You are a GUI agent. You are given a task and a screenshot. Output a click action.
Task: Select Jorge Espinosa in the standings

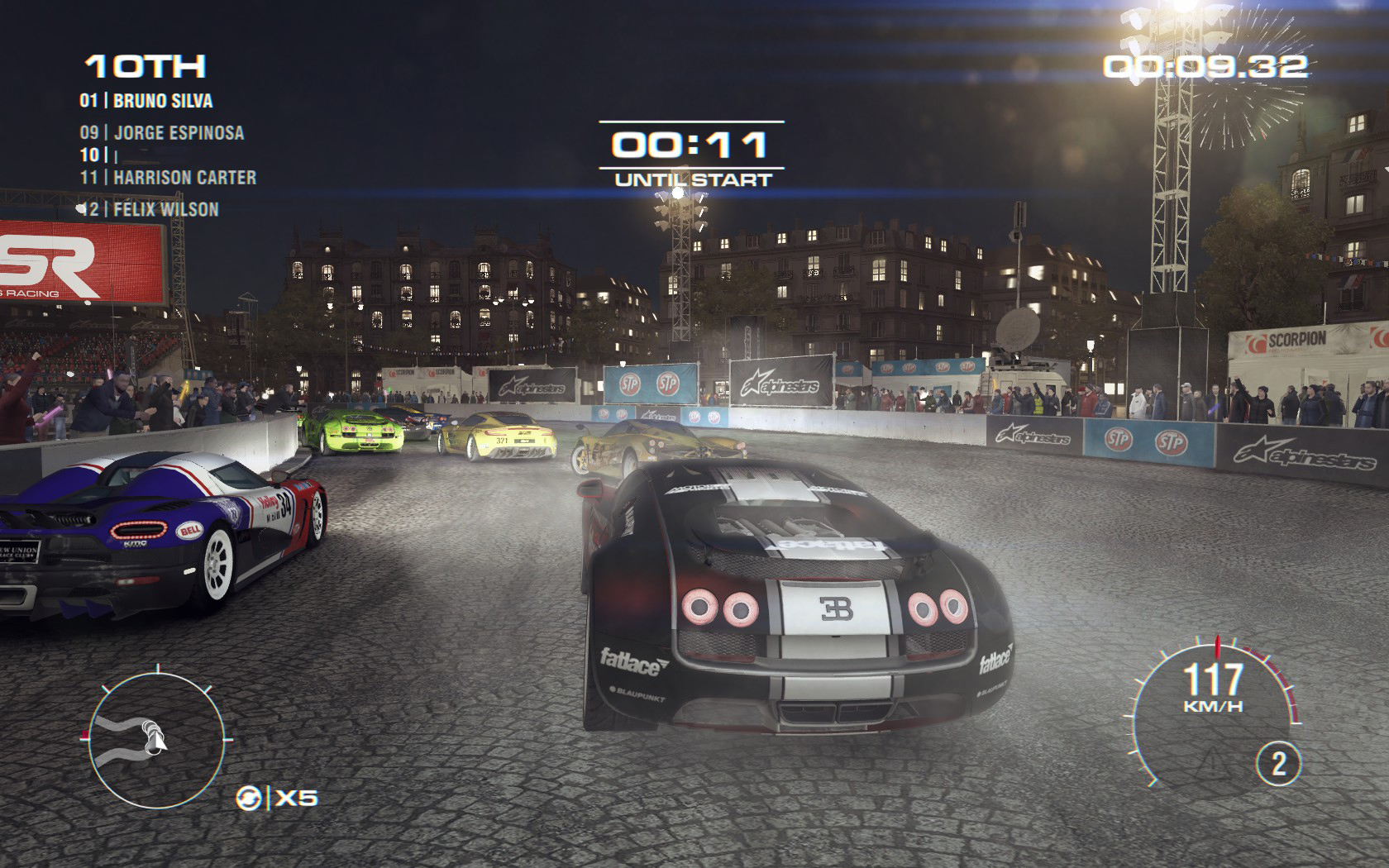162,133
